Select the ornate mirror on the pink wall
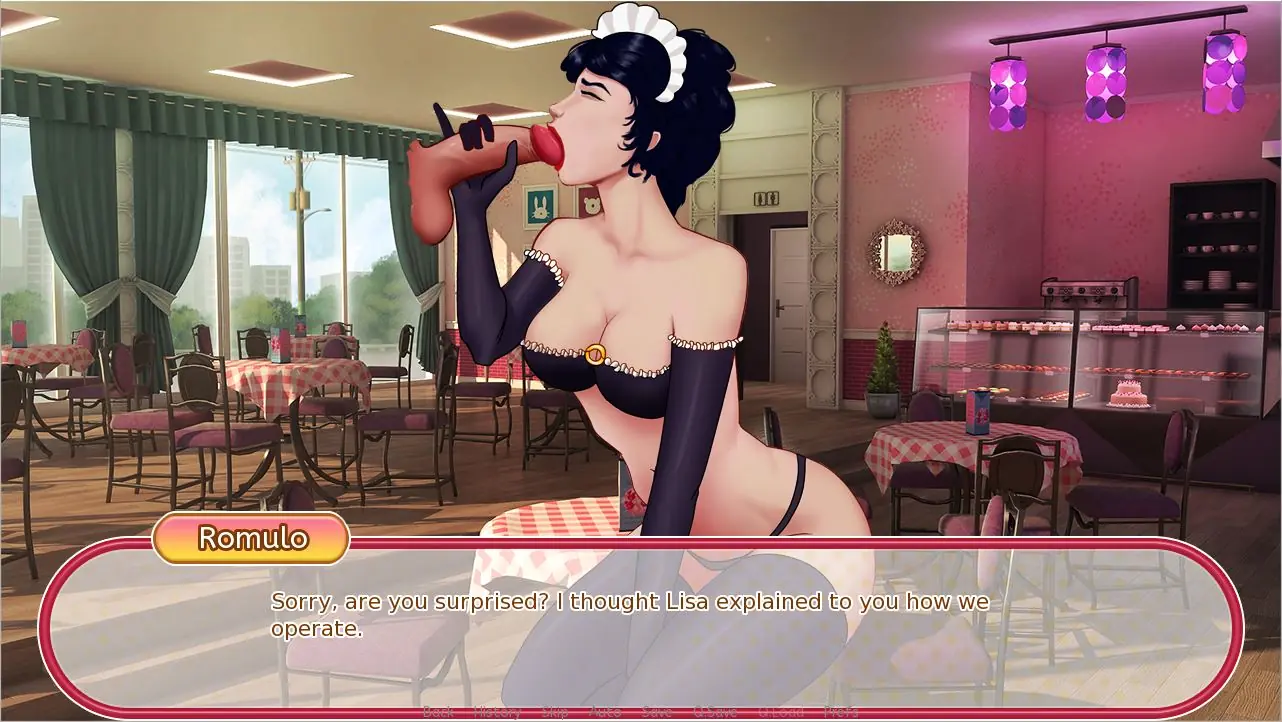Image resolution: width=1282 pixels, height=722 pixels. click(893, 248)
